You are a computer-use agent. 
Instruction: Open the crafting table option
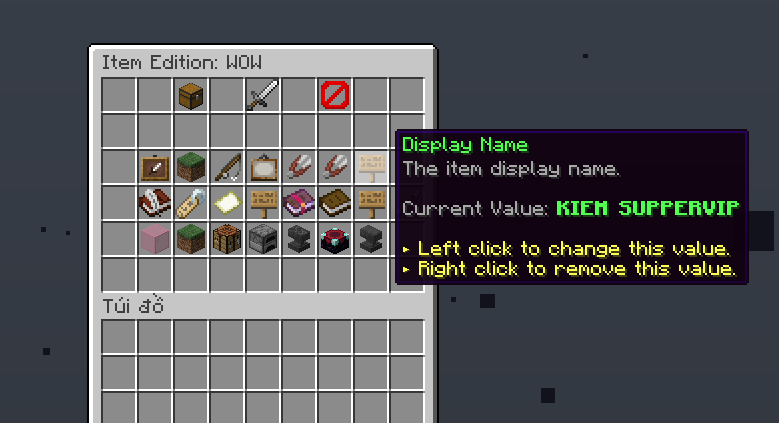(x=227, y=239)
